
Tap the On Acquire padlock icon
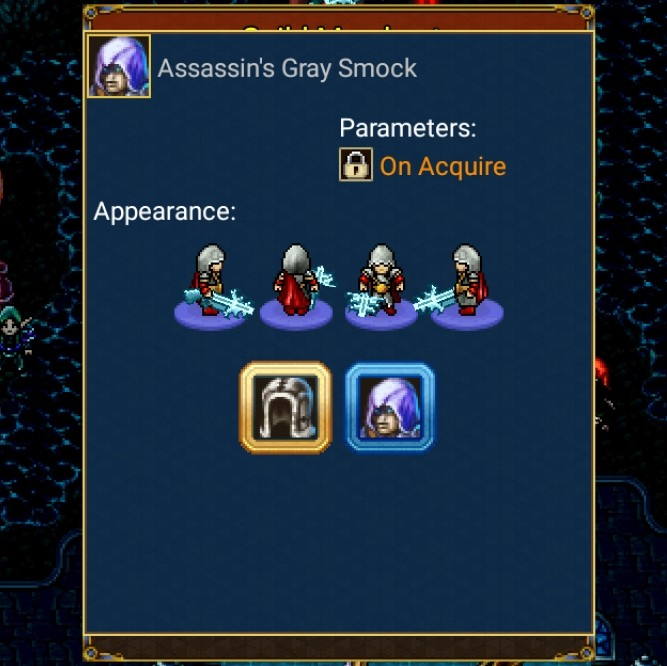pyautogui.click(x=356, y=165)
